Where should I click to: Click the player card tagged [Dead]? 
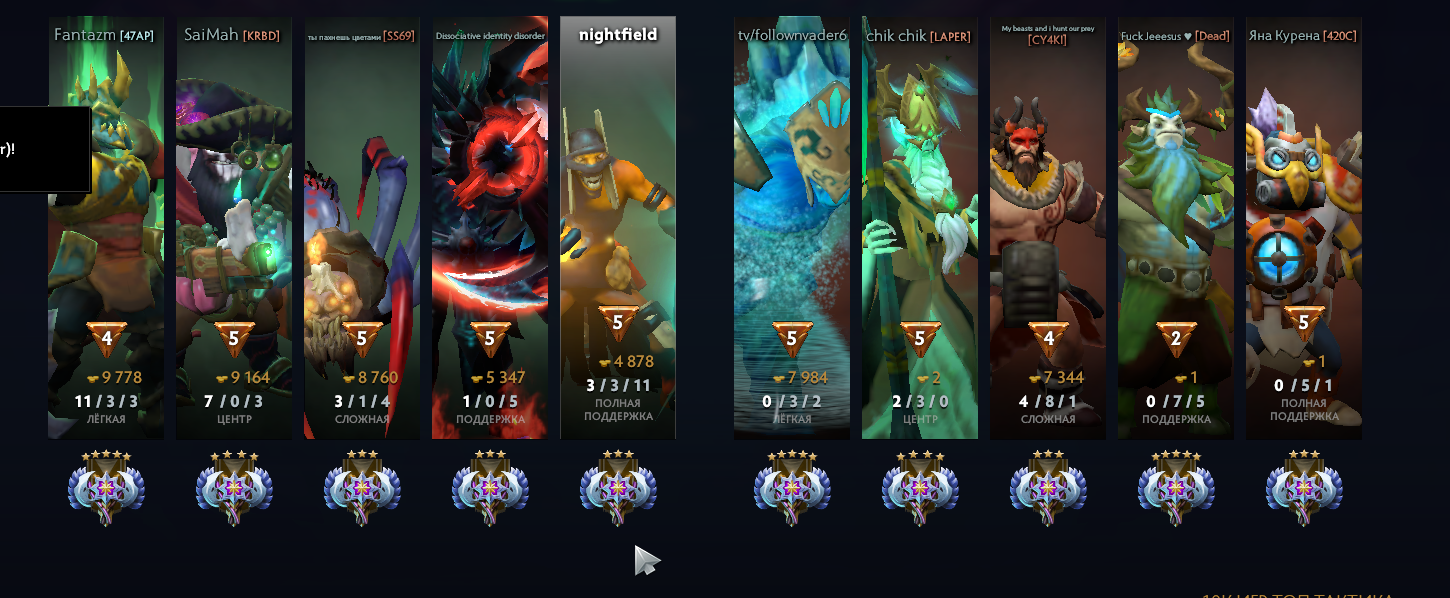coord(1176,230)
